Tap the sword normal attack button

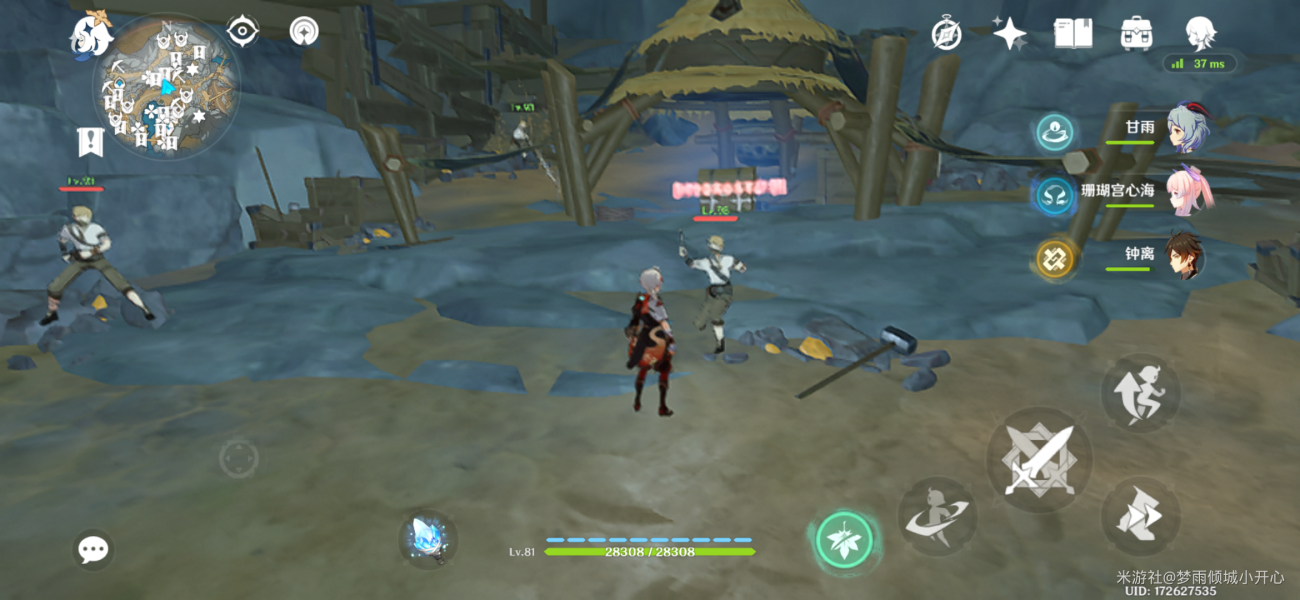(1038, 460)
